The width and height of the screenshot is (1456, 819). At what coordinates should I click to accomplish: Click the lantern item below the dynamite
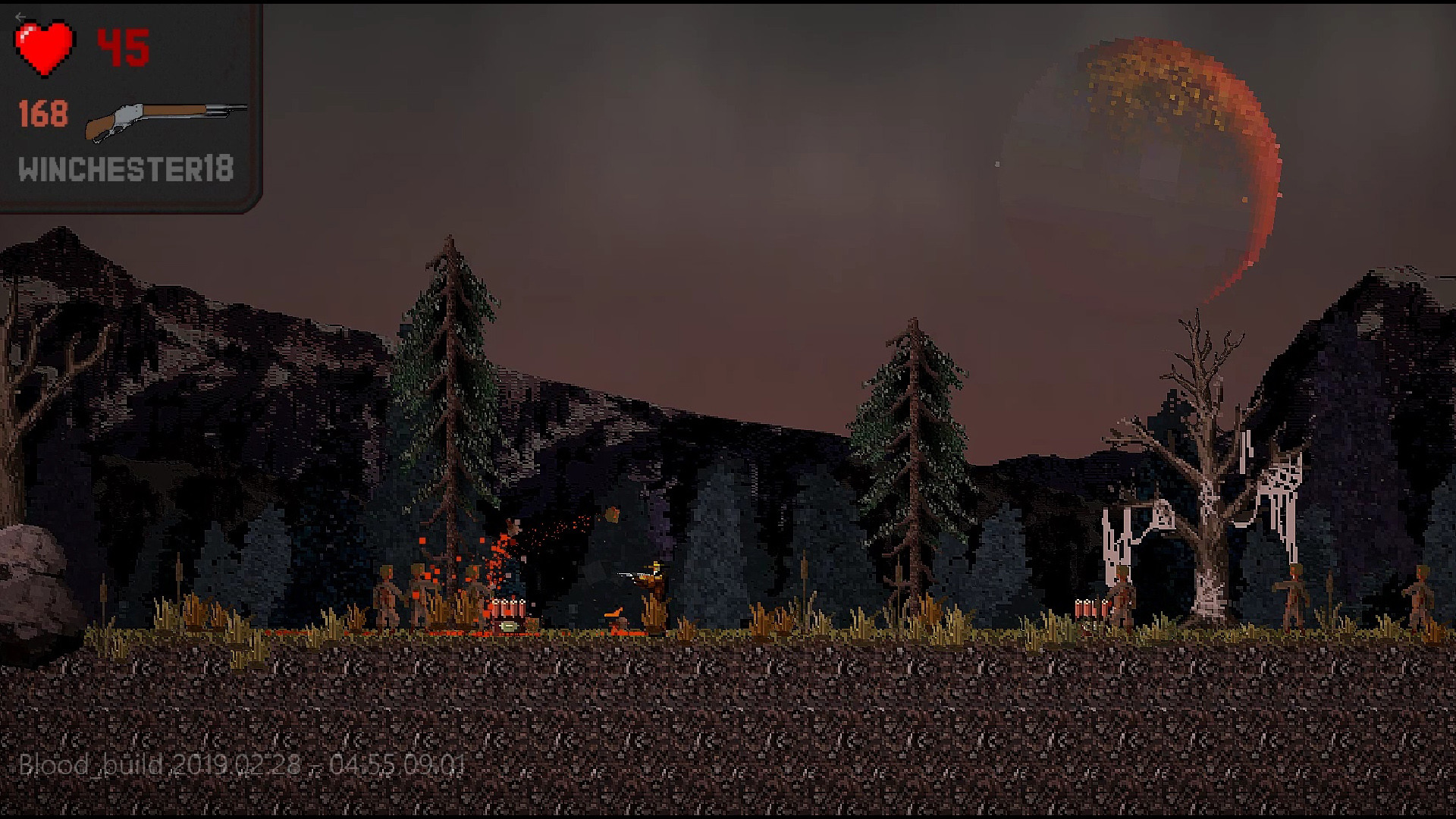point(510,627)
